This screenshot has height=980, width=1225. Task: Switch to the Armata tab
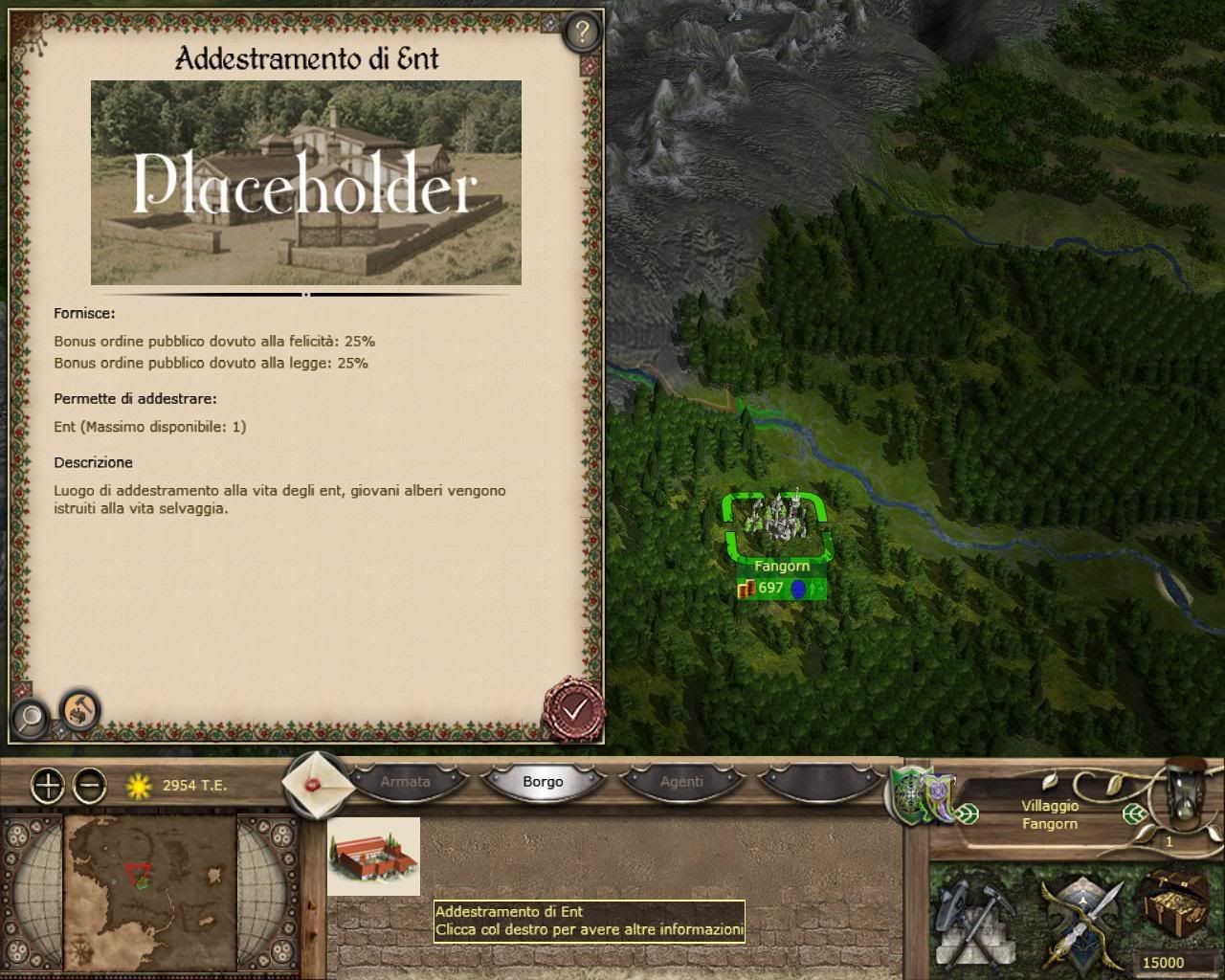[x=405, y=782]
